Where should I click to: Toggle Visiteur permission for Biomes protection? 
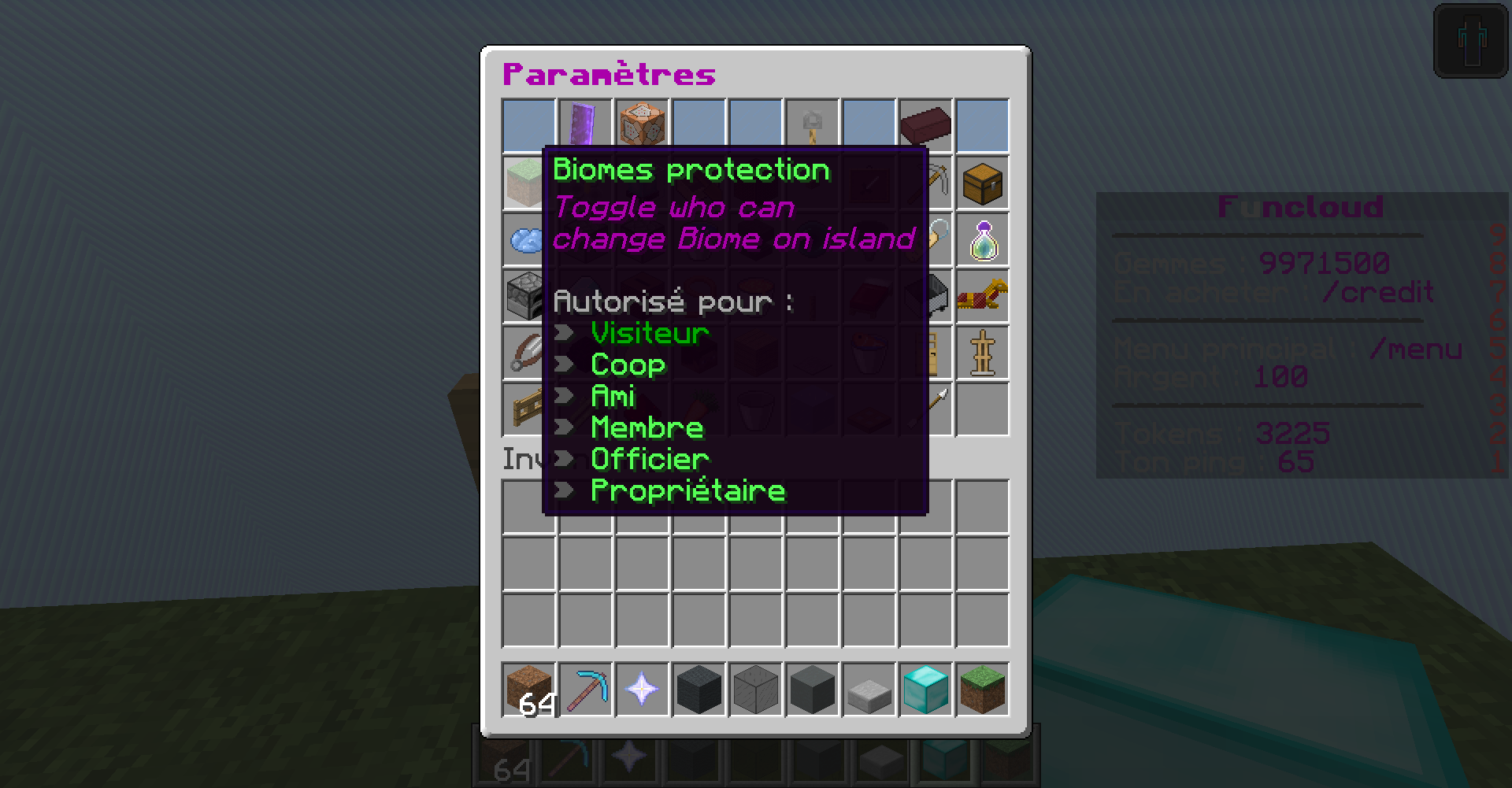coord(649,333)
